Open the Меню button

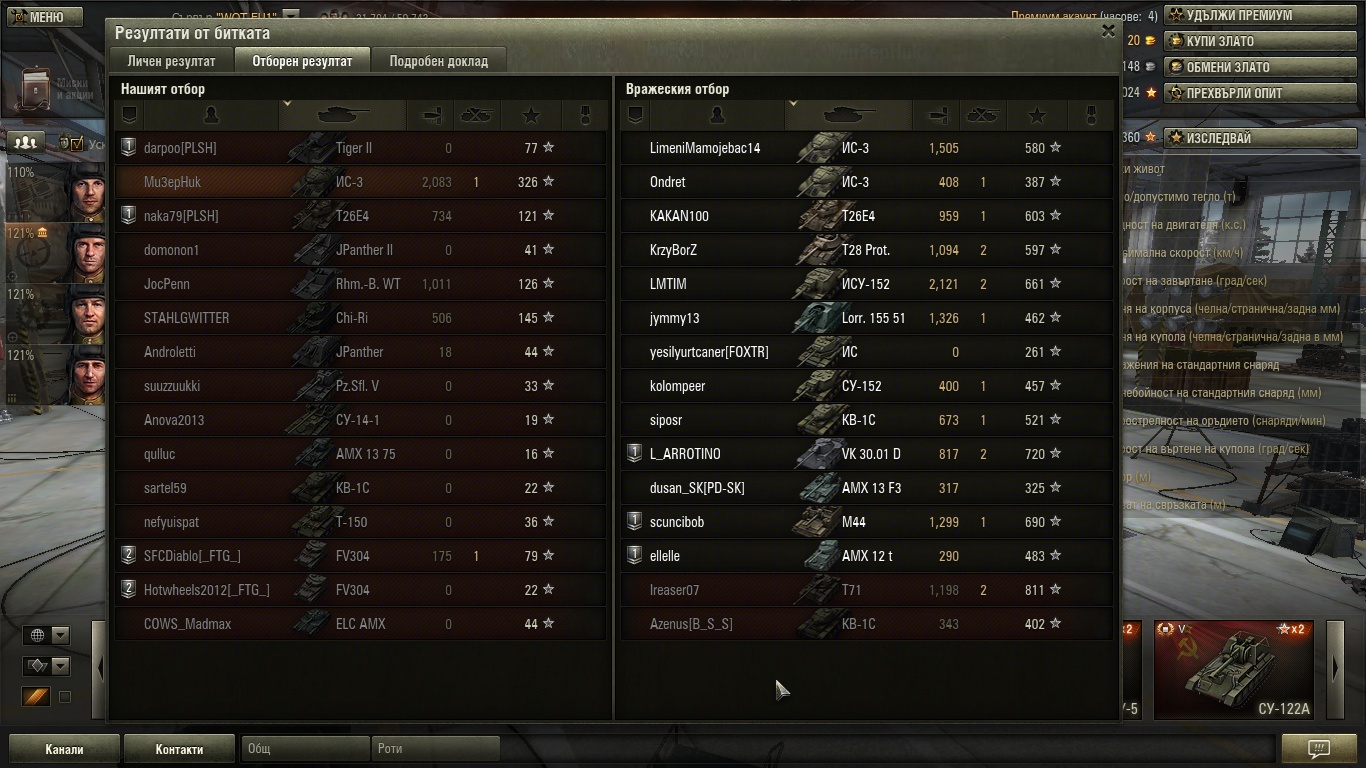pos(38,17)
